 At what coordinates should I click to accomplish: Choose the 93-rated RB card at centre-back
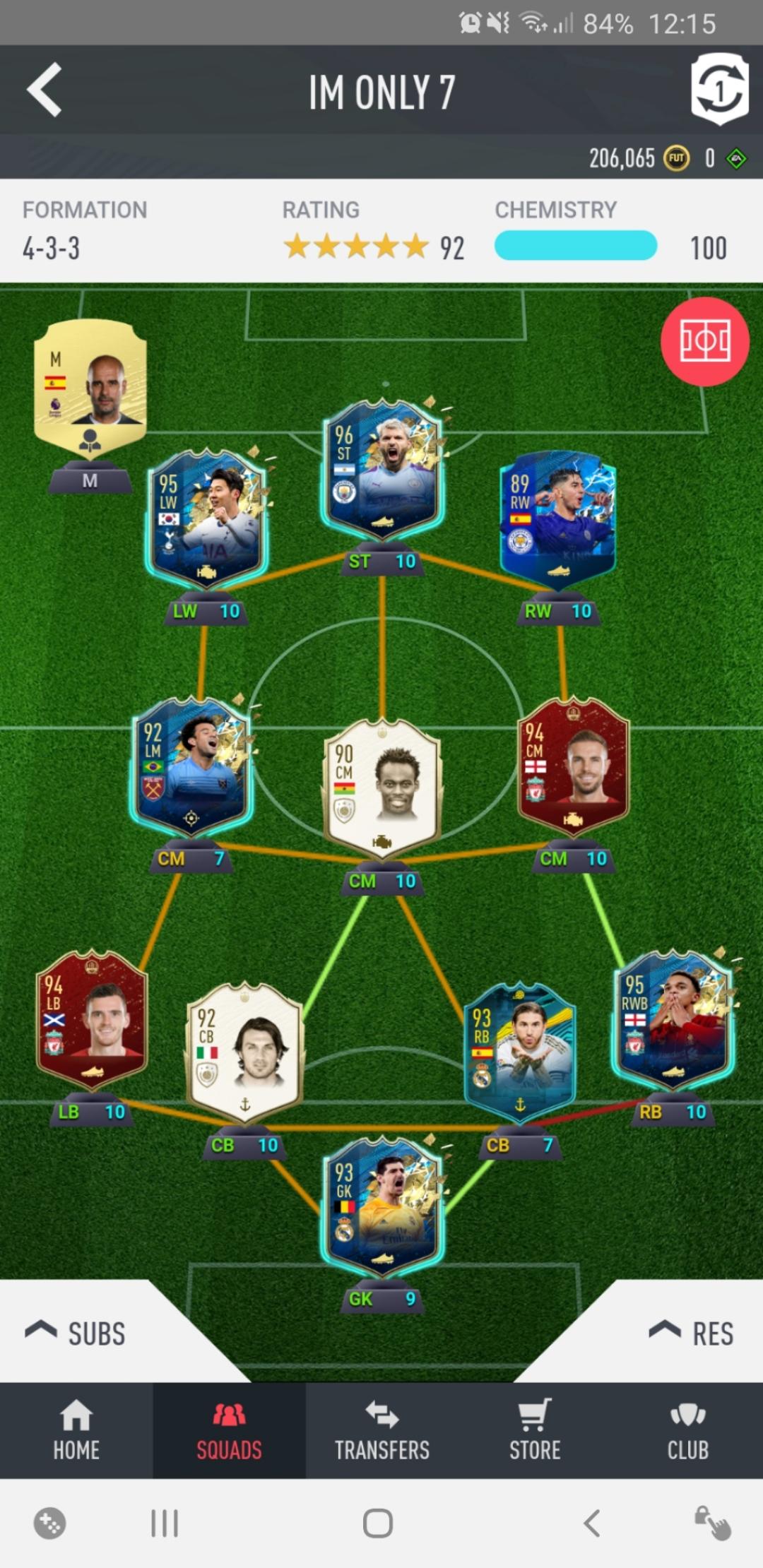[x=520, y=1052]
